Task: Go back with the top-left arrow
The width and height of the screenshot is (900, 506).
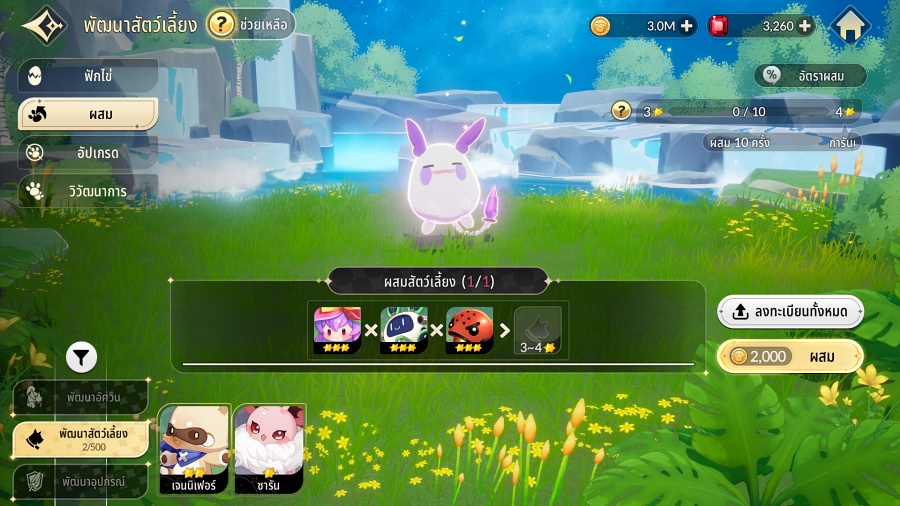Action: tap(40, 25)
